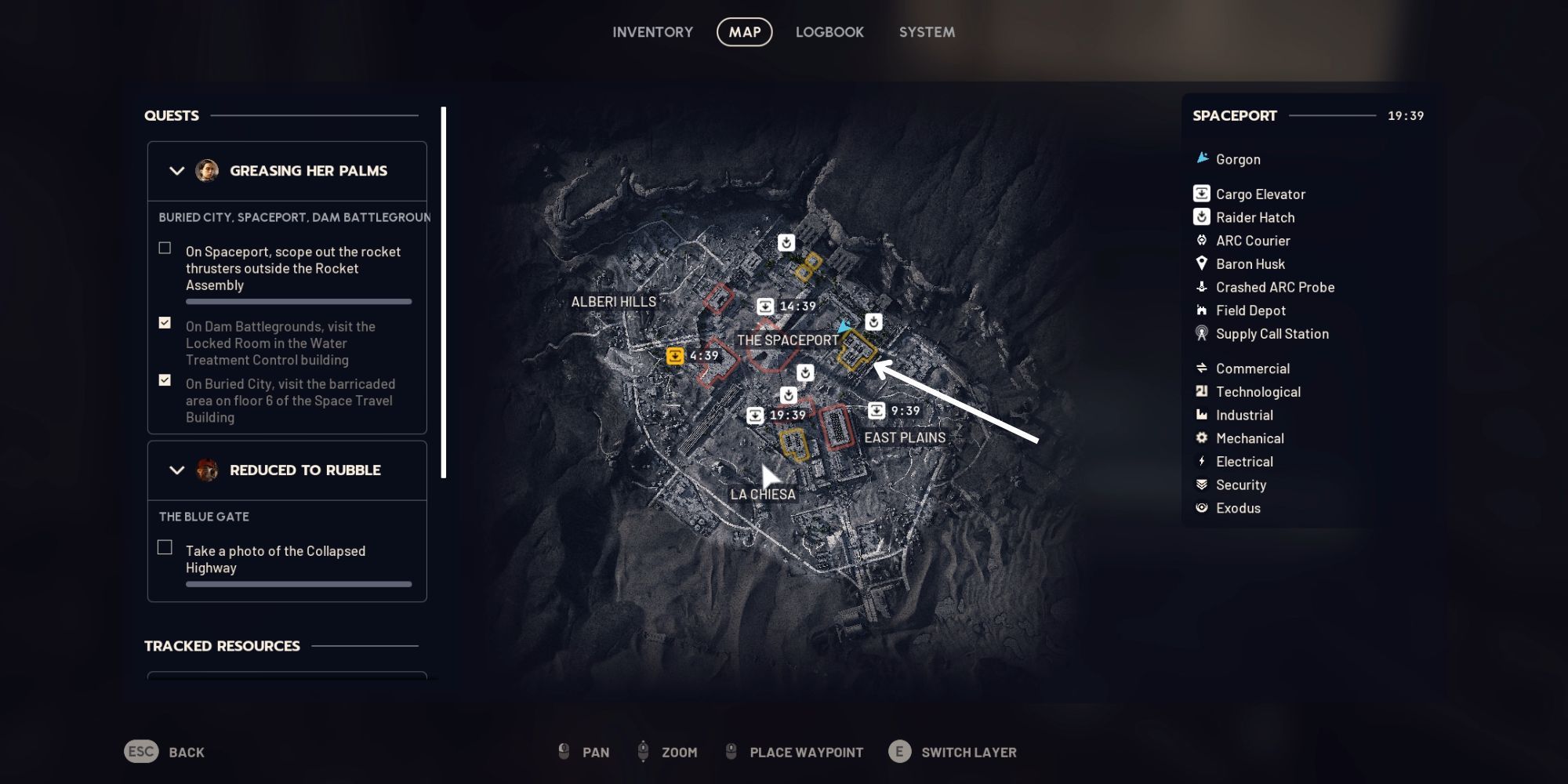
Task: Toggle the Cargo Elevator legend entry
Action: [1260, 194]
